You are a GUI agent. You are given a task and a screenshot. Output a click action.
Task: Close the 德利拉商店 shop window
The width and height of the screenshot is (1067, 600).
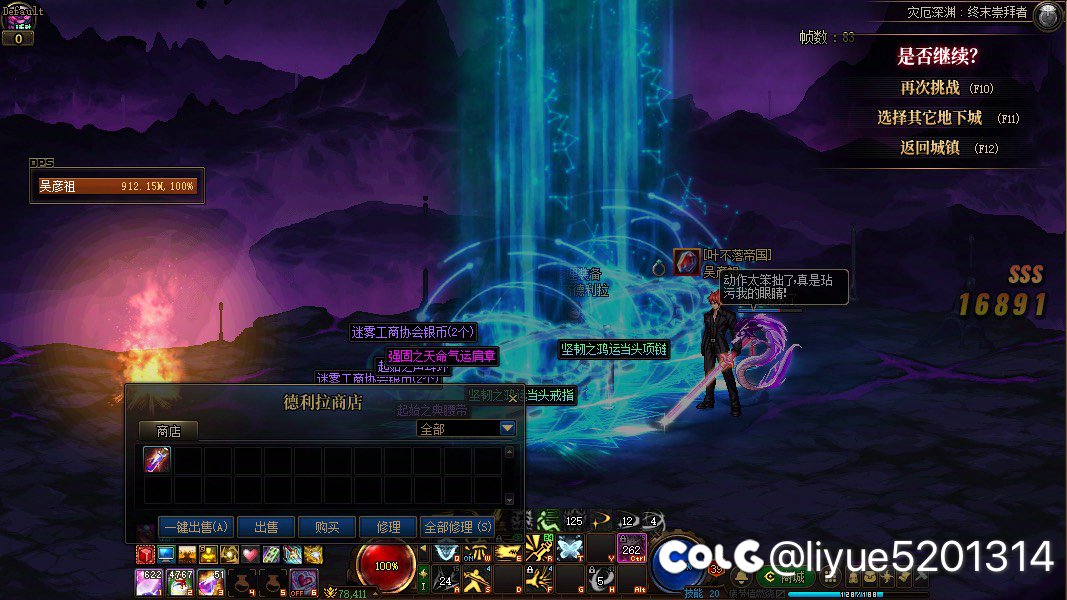[513, 397]
